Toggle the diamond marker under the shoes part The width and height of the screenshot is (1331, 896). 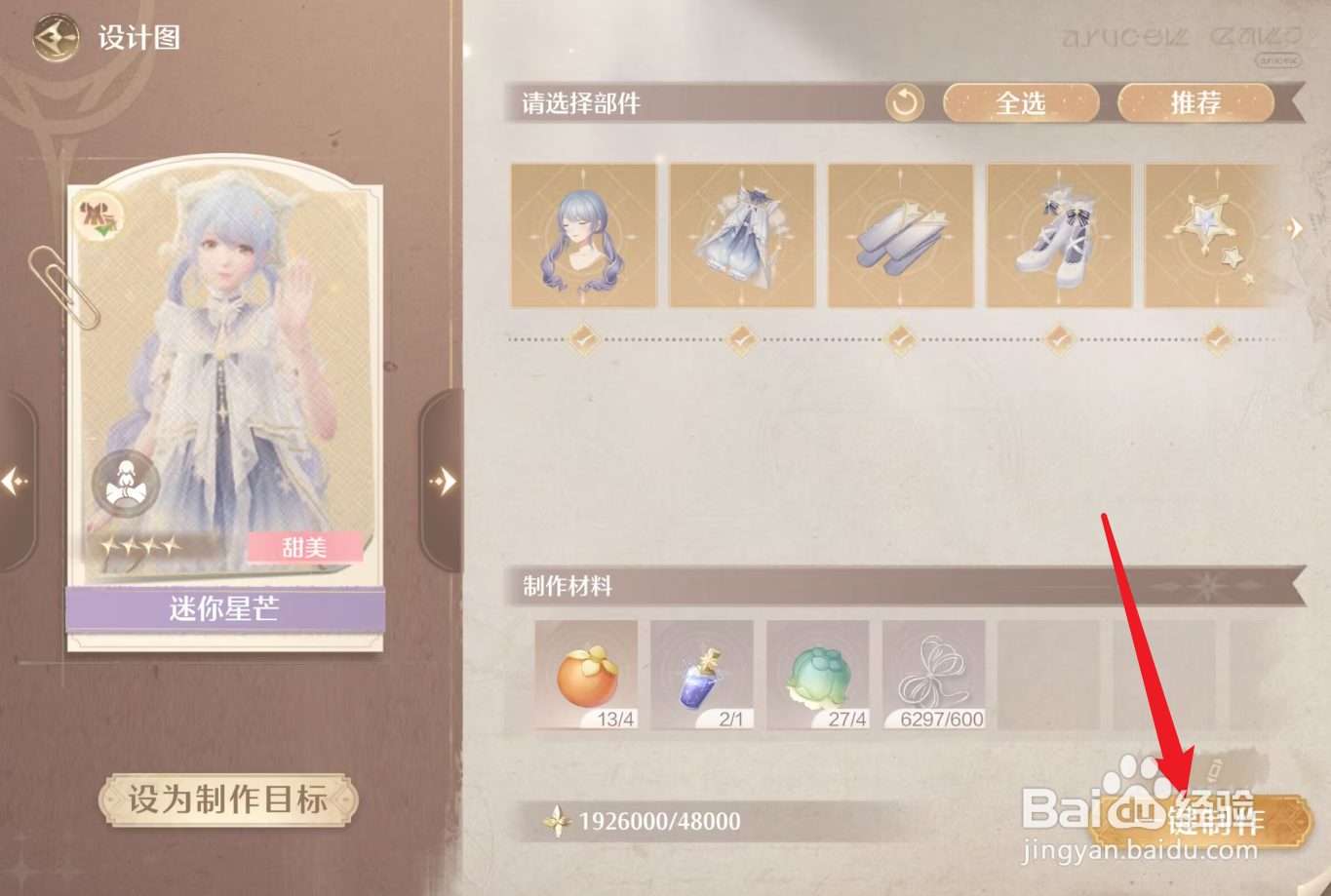pyautogui.click(x=899, y=339)
